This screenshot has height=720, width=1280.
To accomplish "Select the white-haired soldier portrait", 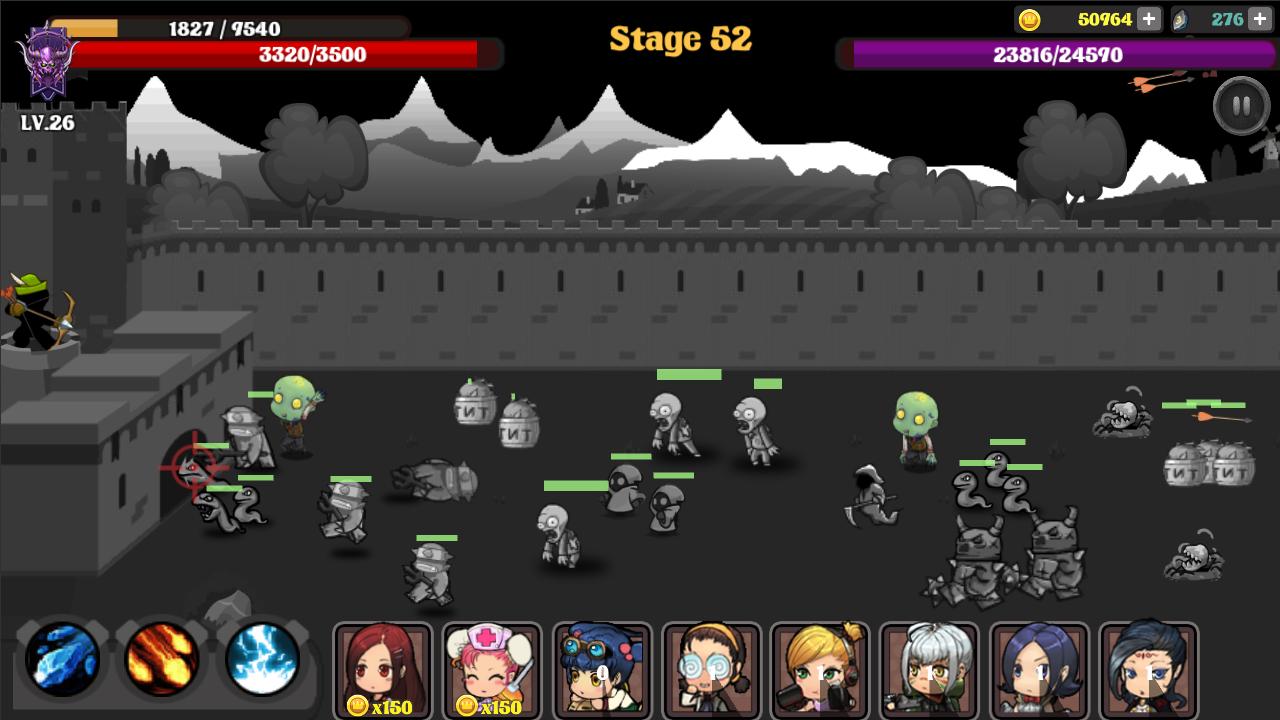I will (930, 668).
